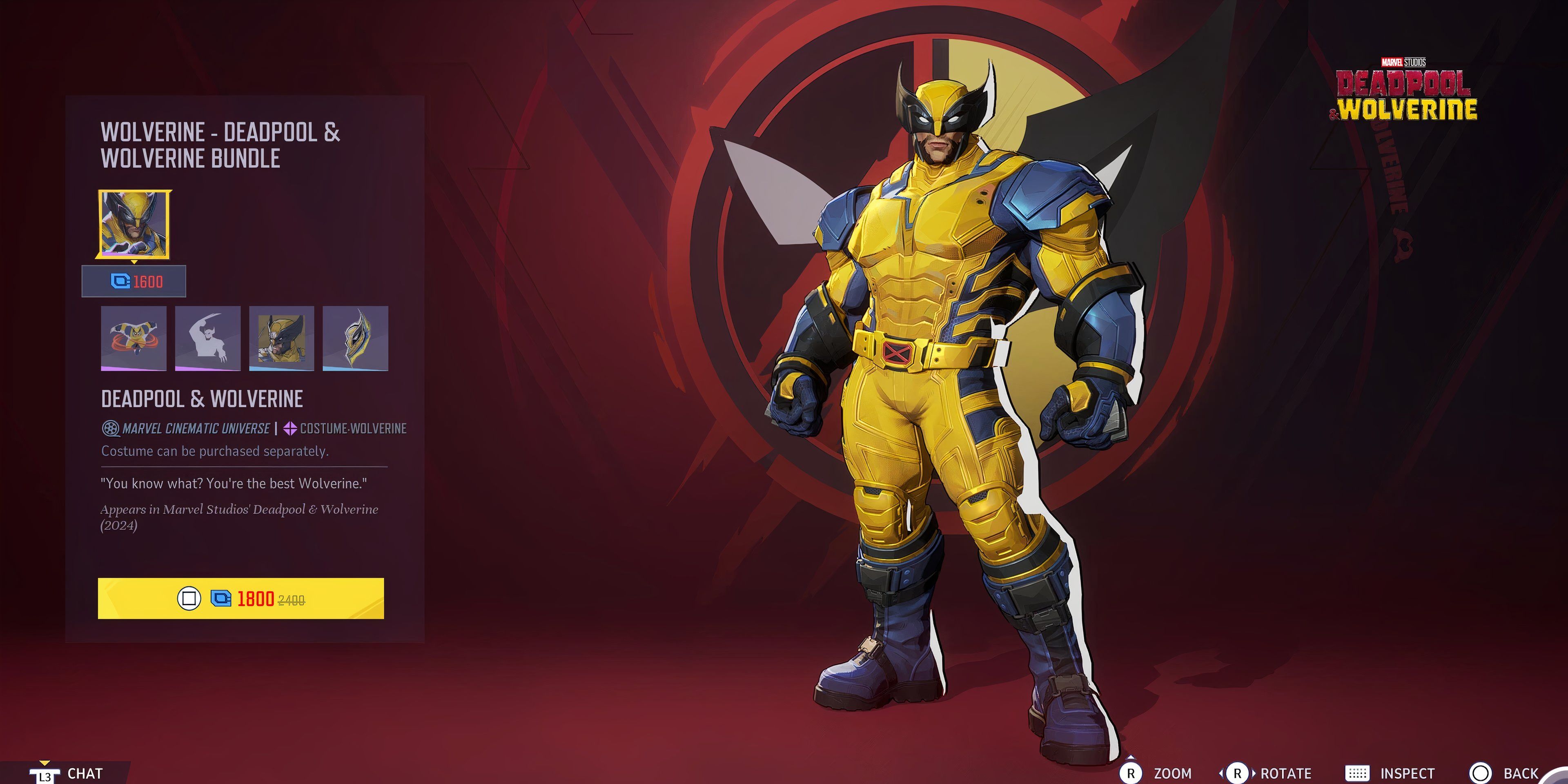
Task: Click the Wolverine spray bundle item icon
Action: pos(133,339)
